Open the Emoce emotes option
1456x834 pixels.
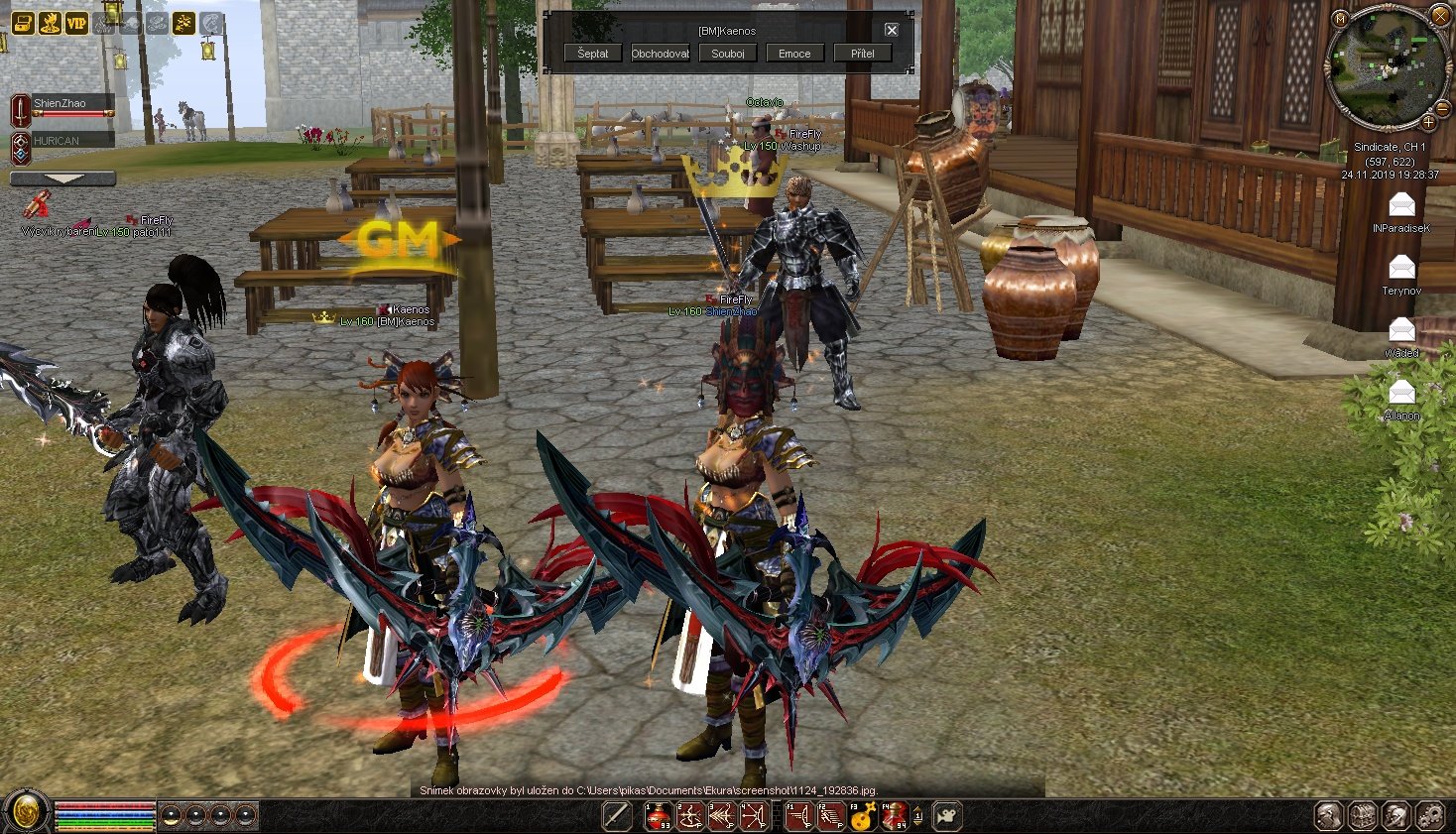pos(794,54)
